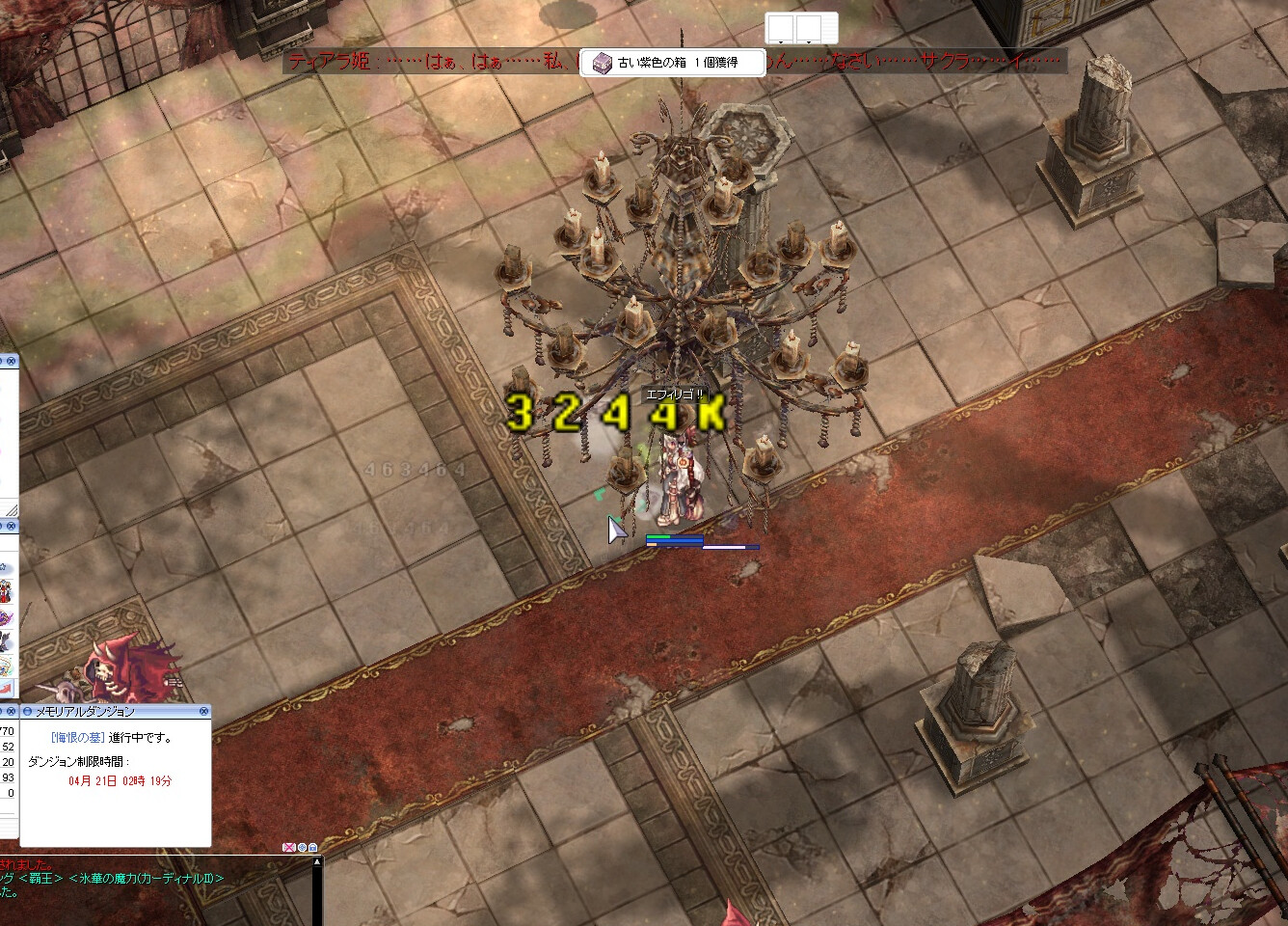Toggle the crossed-out pink envelope chat icon

coord(288,847)
